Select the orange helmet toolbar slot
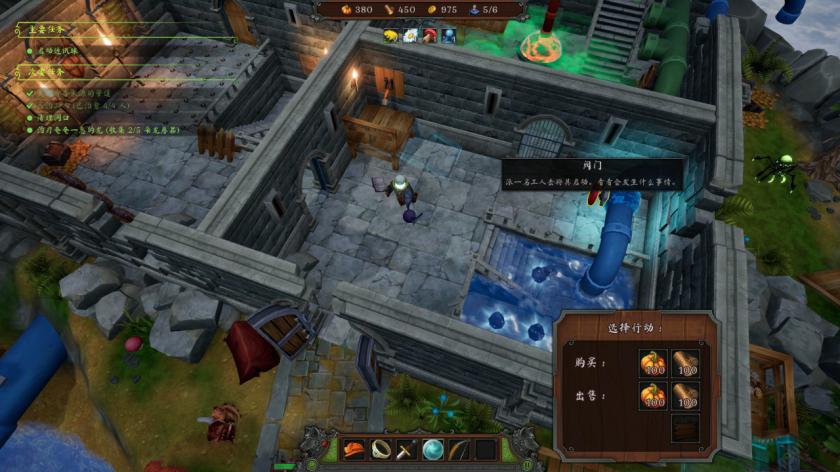Image resolution: width=840 pixels, height=472 pixels. click(x=355, y=449)
